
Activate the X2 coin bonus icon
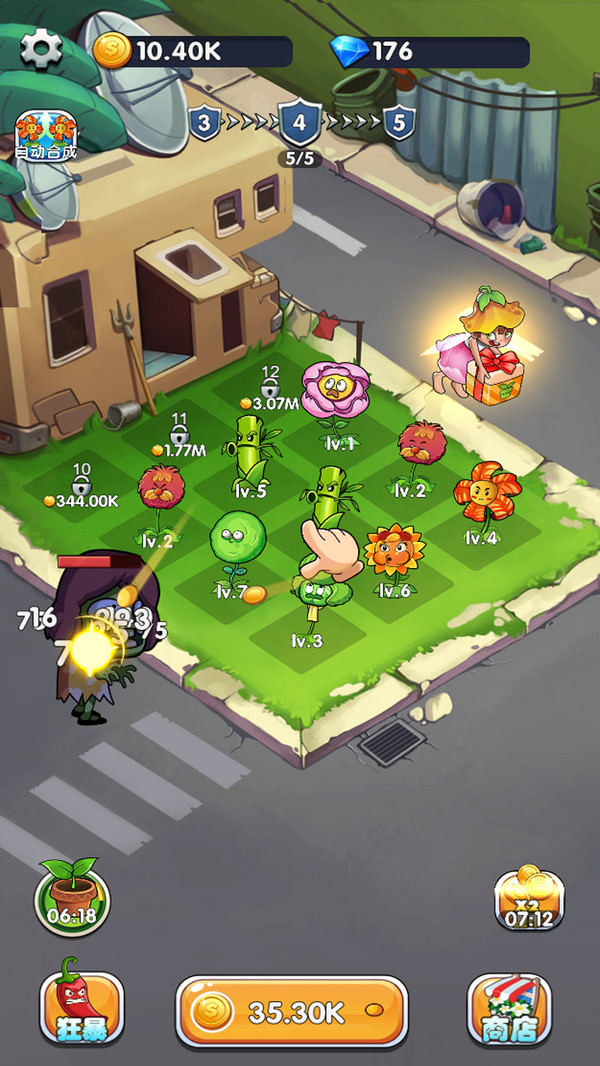pos(529,897)
